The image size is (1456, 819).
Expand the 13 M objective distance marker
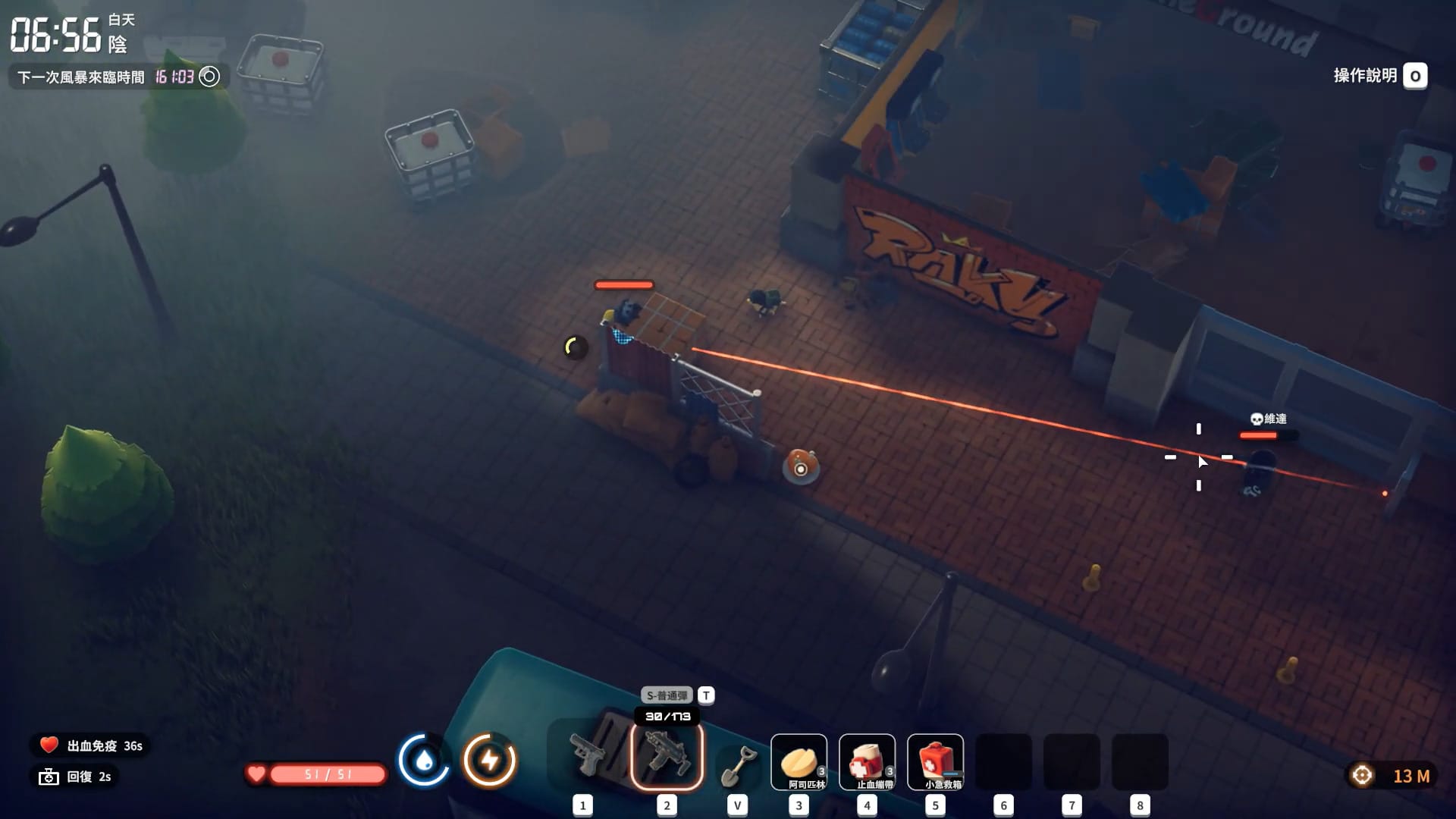(x=1395, y=774)
